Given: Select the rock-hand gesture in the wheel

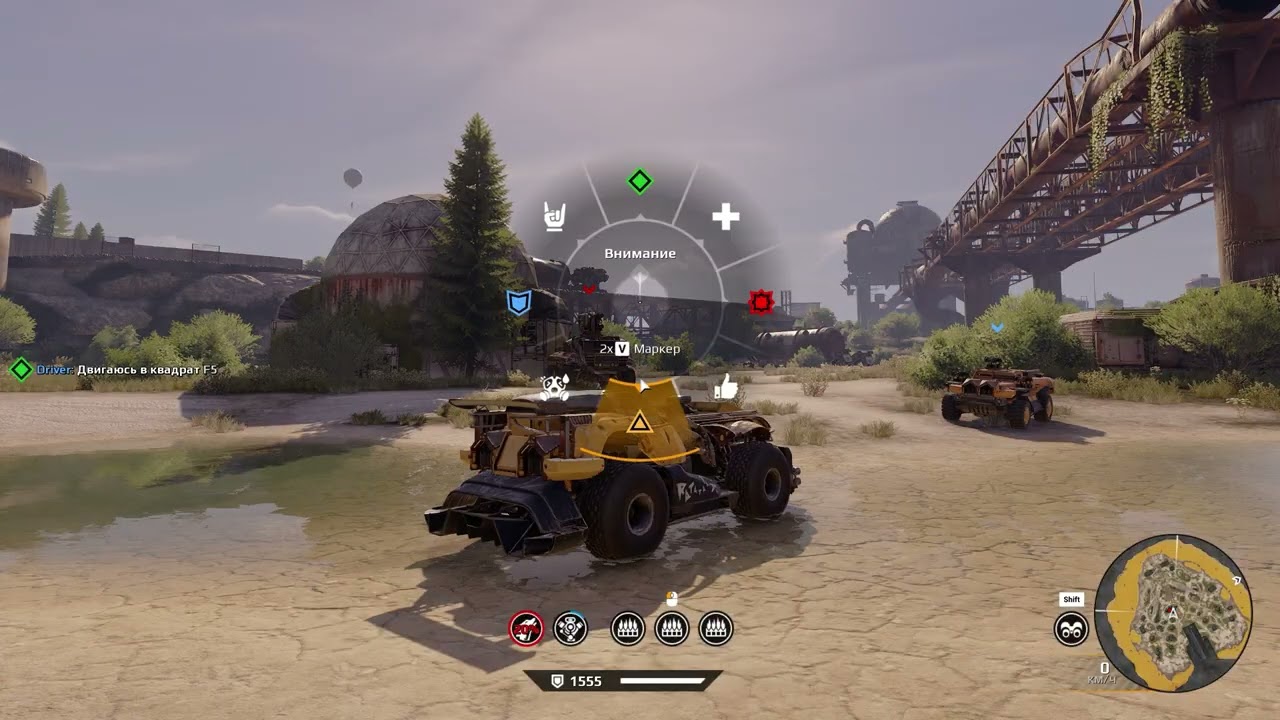Looking at the screenshot, I should pyautogui.click(x=554, y=215).
